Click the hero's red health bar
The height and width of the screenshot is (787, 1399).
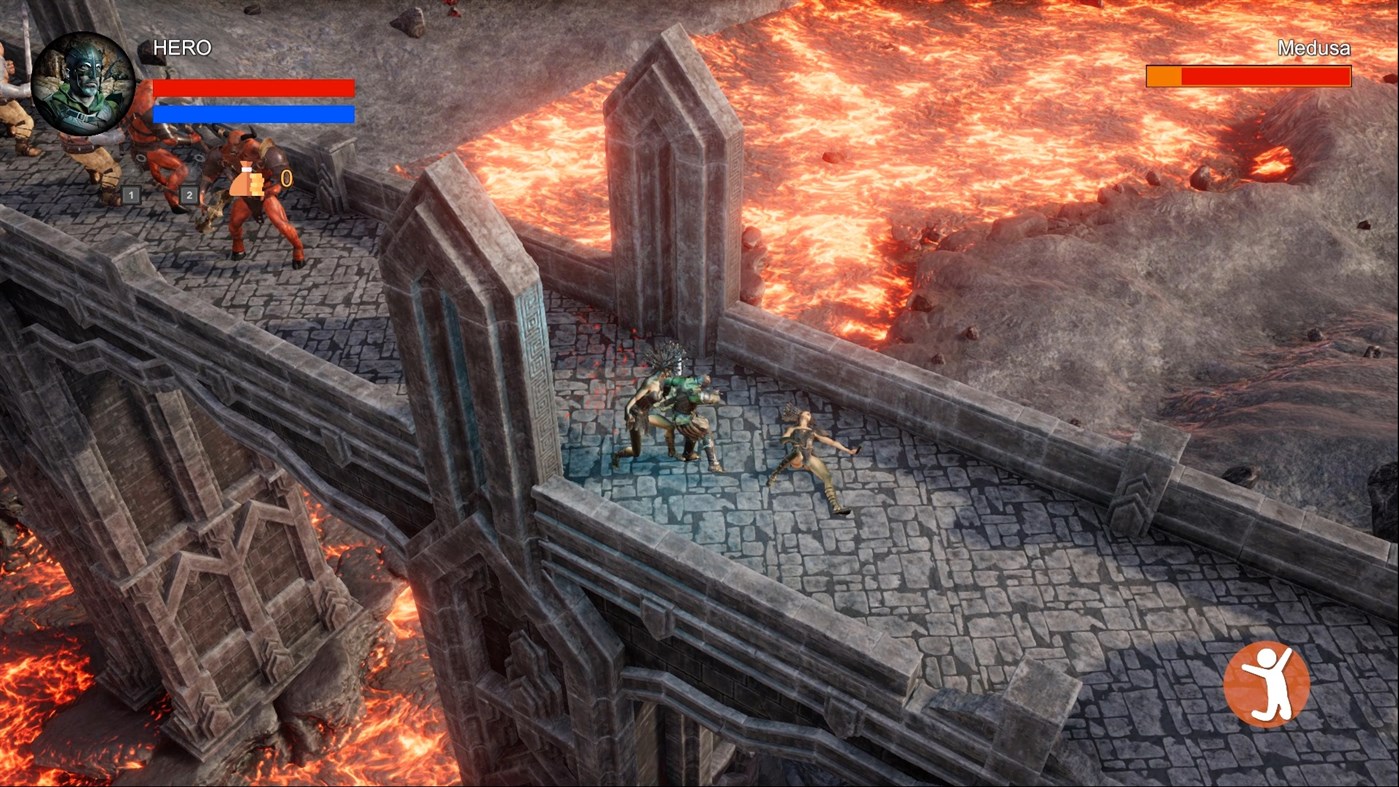(x=253, y=87)
